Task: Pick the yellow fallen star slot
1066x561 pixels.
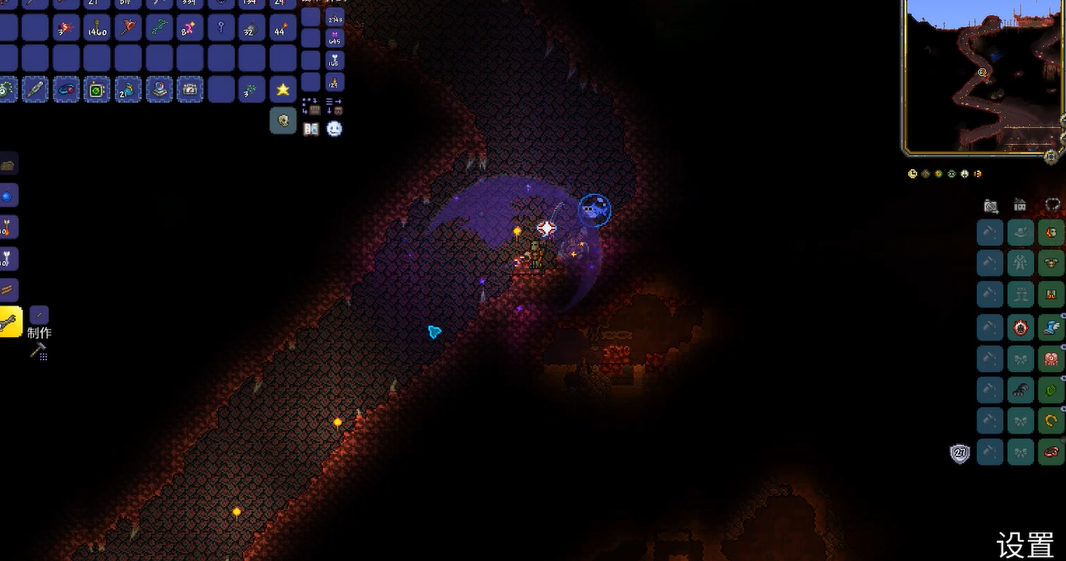Action: [283, 89]
